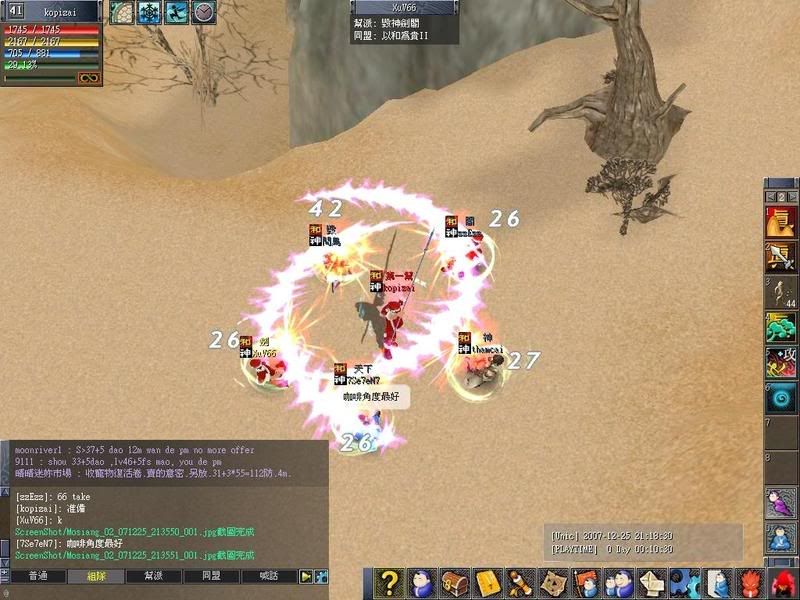Select the 幫派 guild chat tab
This screenshot has height=600, width=800.
(155, 577)
